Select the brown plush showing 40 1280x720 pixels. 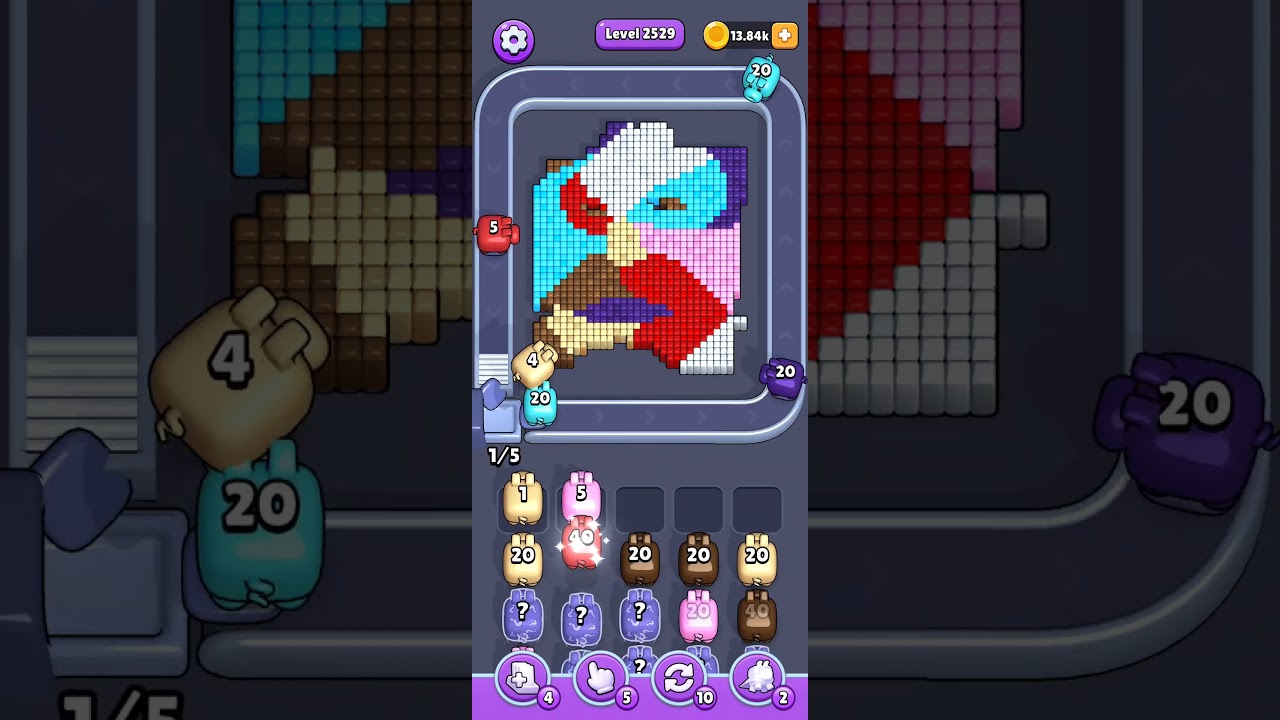758,614
